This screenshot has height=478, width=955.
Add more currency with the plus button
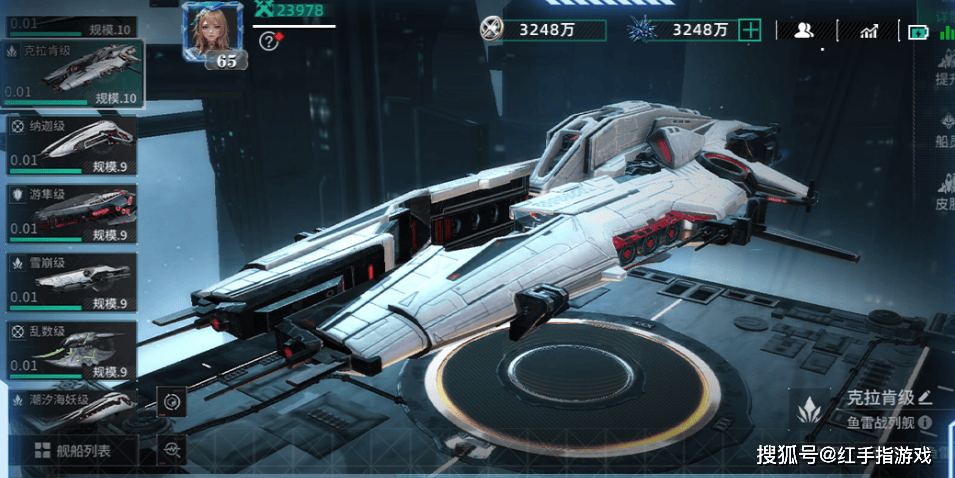(x=750, y=30)
